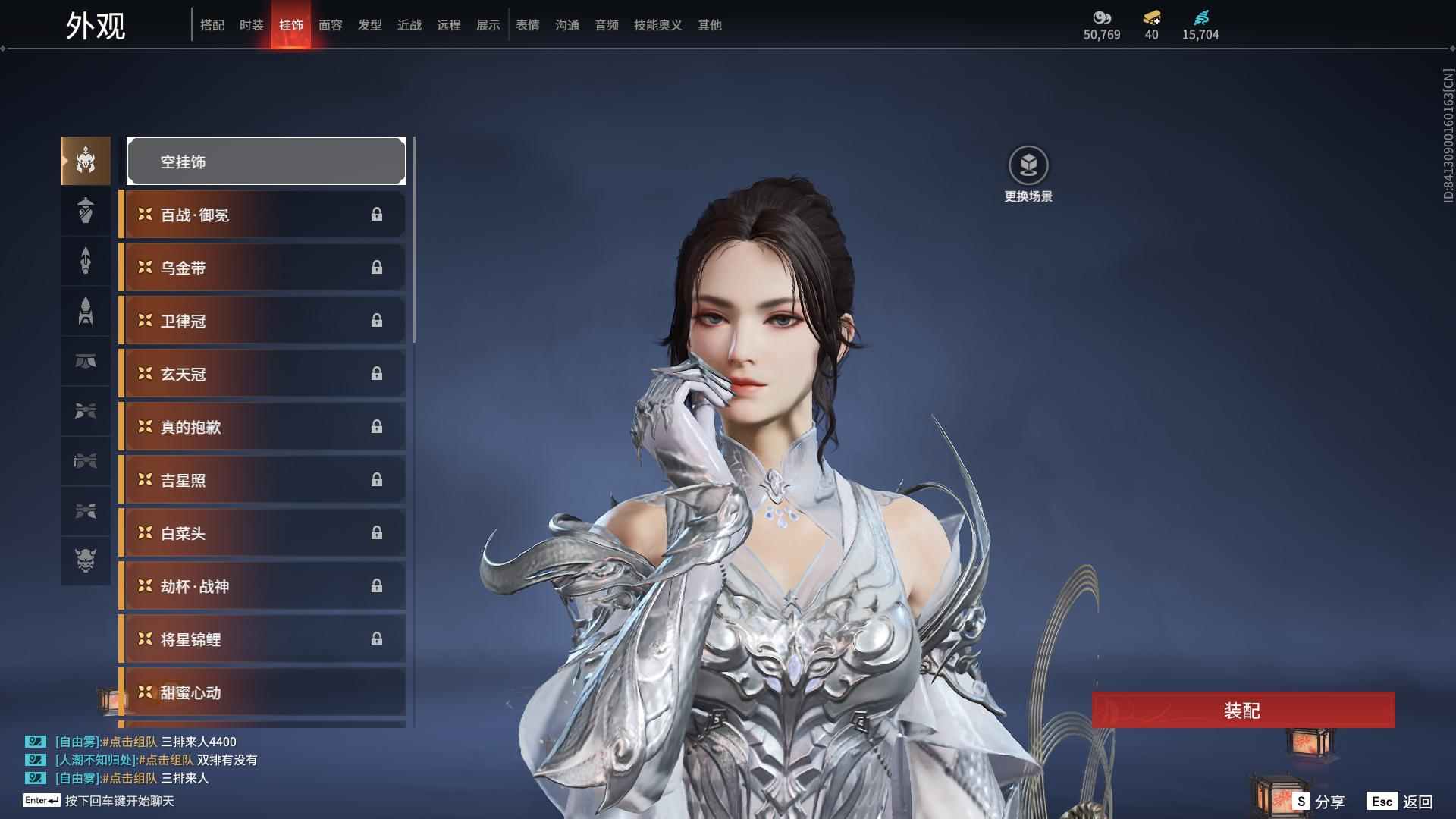Select the arrow-shaped pendant category icon

tap(85, 261)
